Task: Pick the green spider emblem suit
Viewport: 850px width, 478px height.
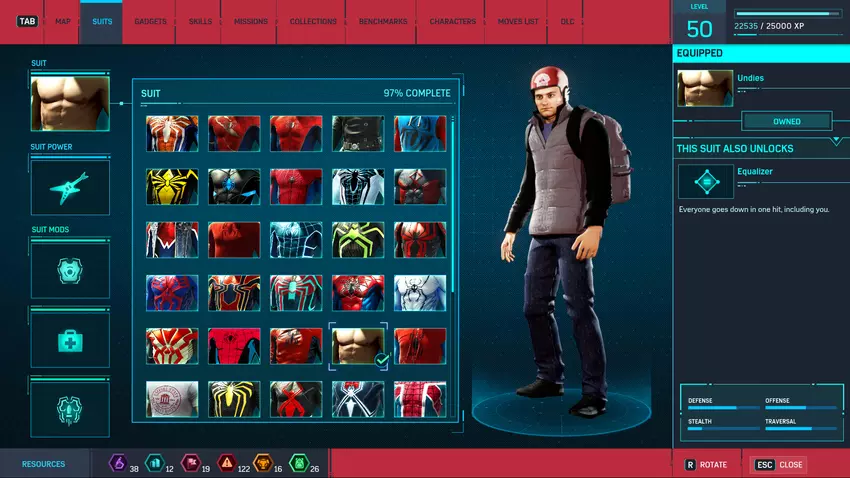Action: 358,240
